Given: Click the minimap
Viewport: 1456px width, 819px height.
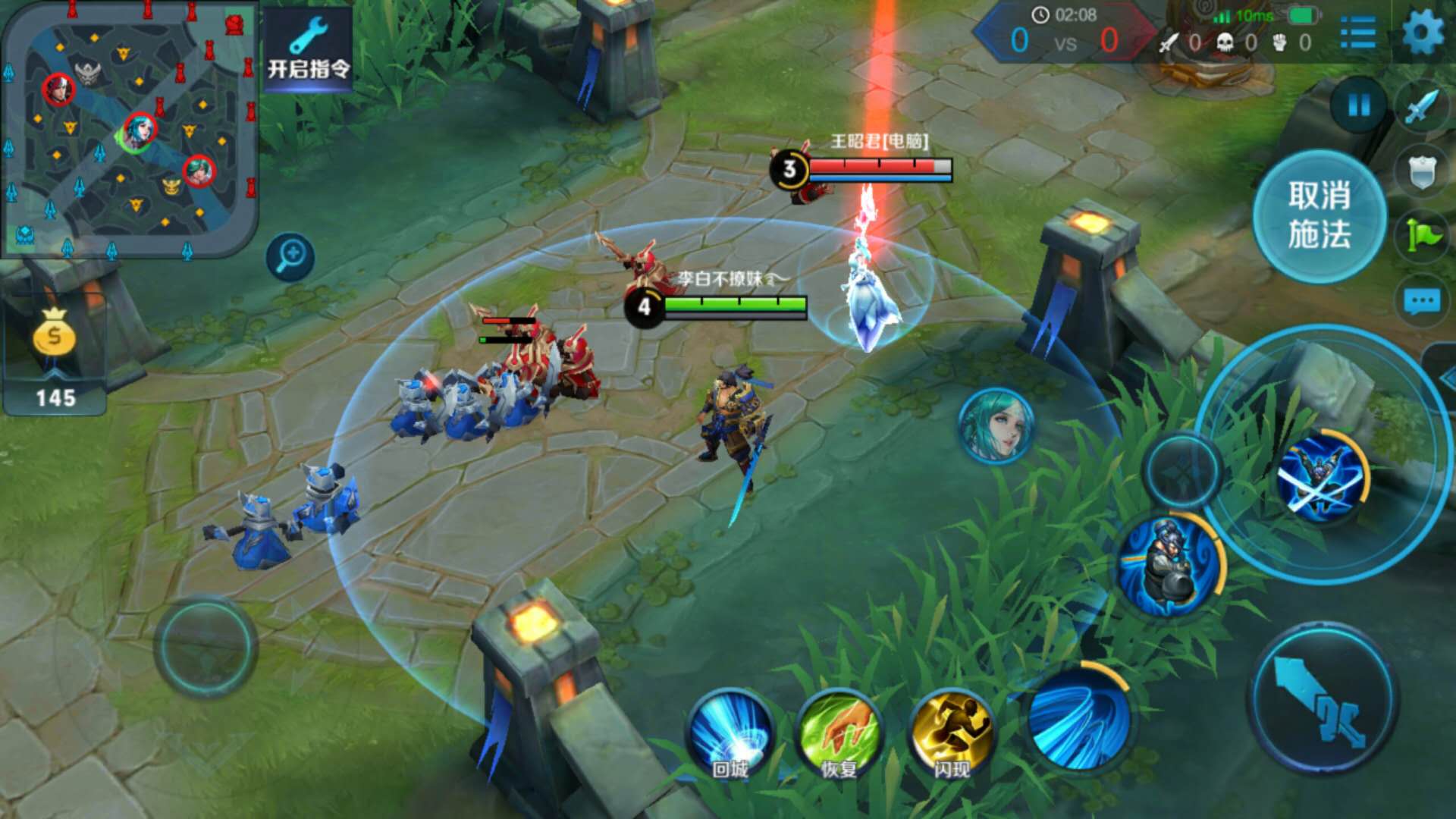Looking at the screenshot, I should pyautogui.click(x=129, y=129).
